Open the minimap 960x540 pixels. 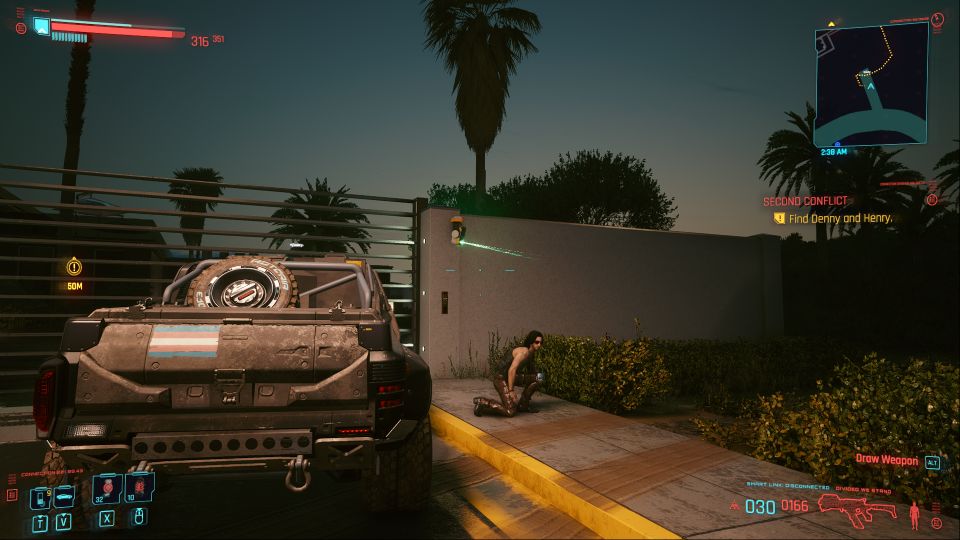coord(870,84)
